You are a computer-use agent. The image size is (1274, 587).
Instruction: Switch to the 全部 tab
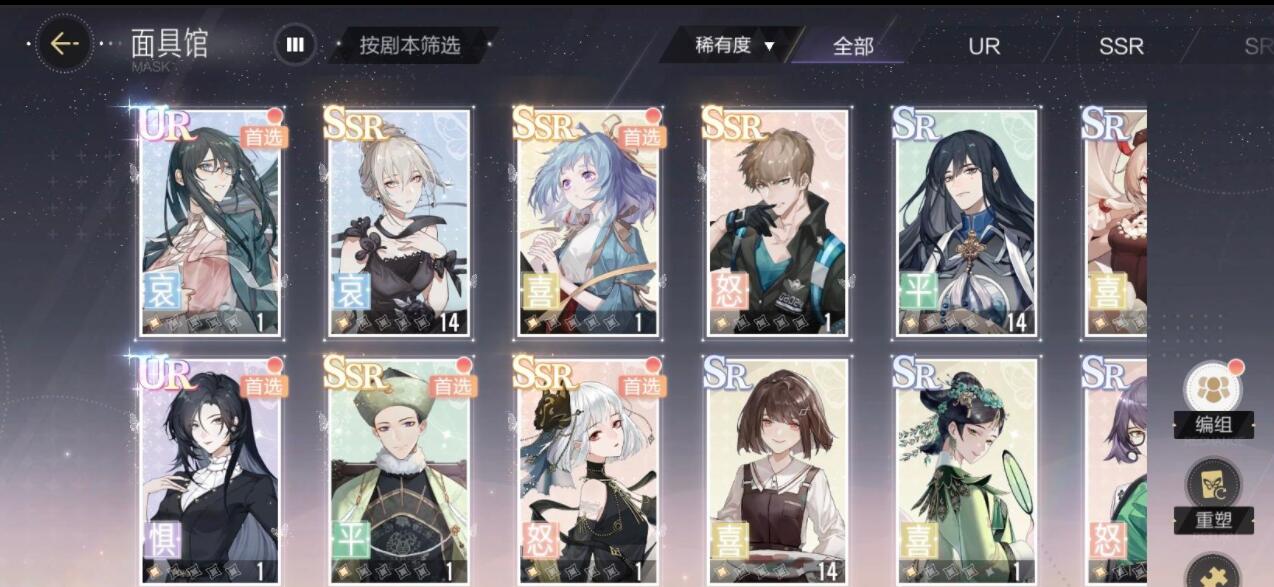[x=853, y=46]
